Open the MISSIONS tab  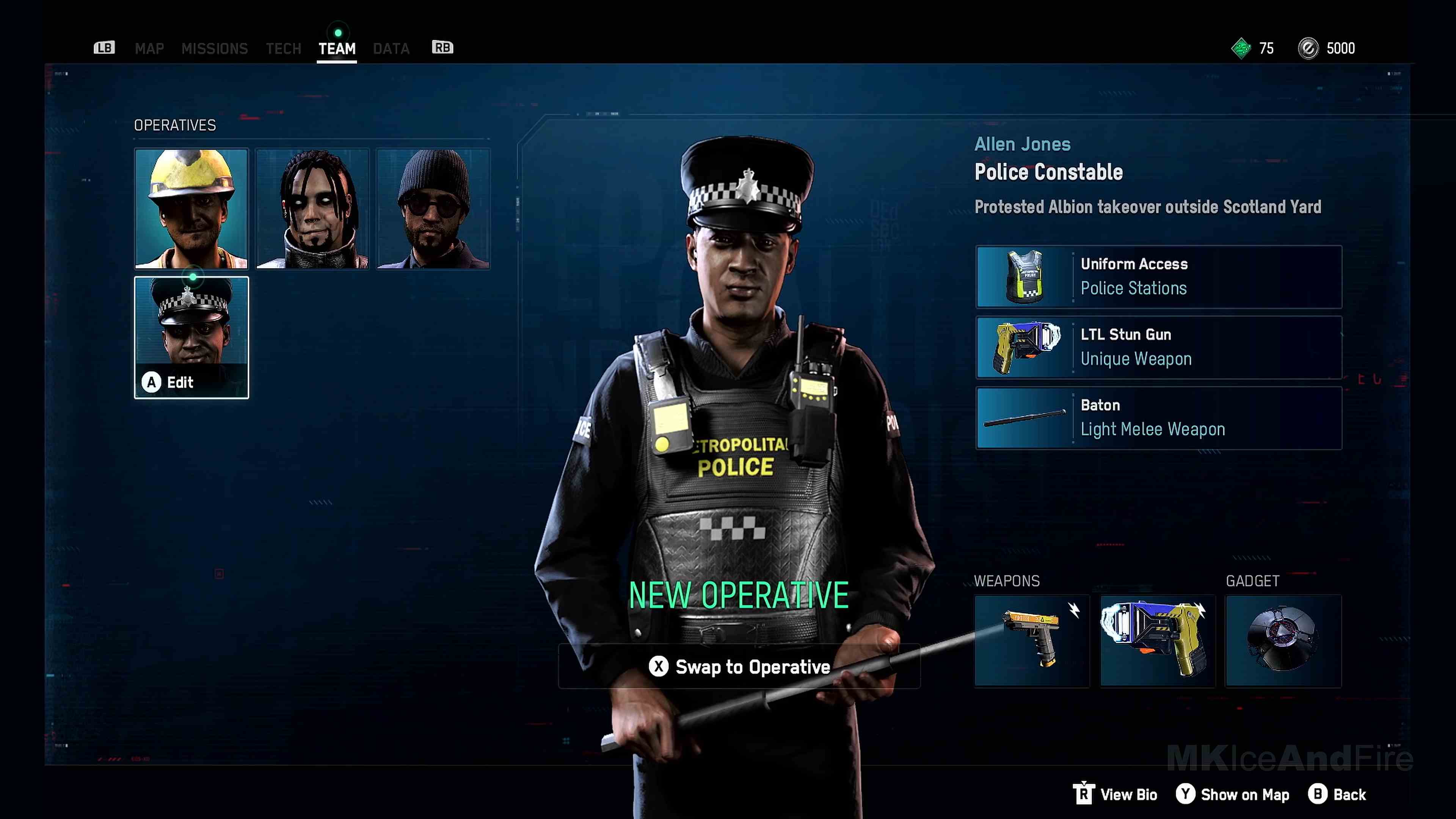coord(215,49)
